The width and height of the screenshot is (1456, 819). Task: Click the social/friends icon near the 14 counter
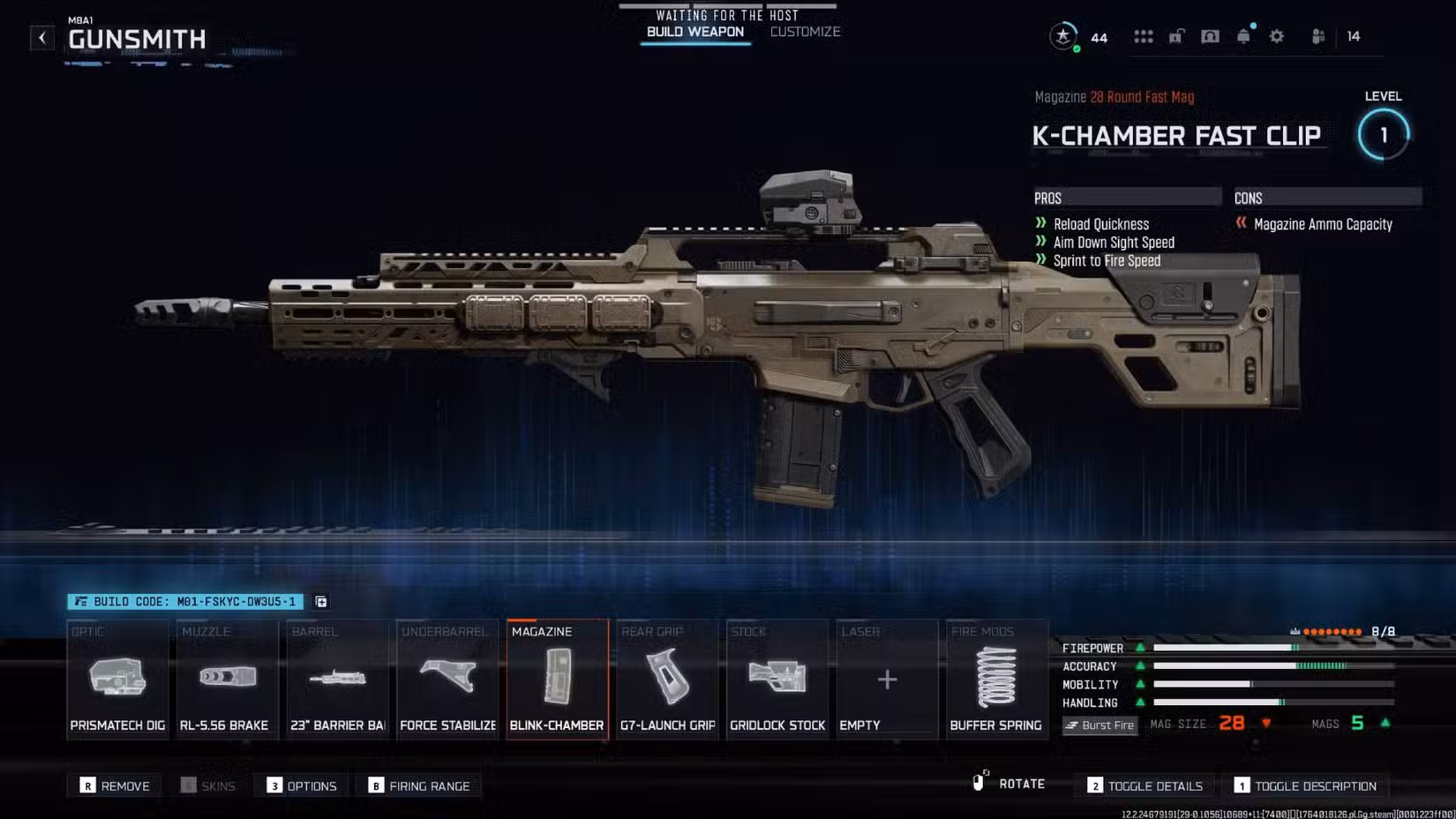tap(1318, 36)
